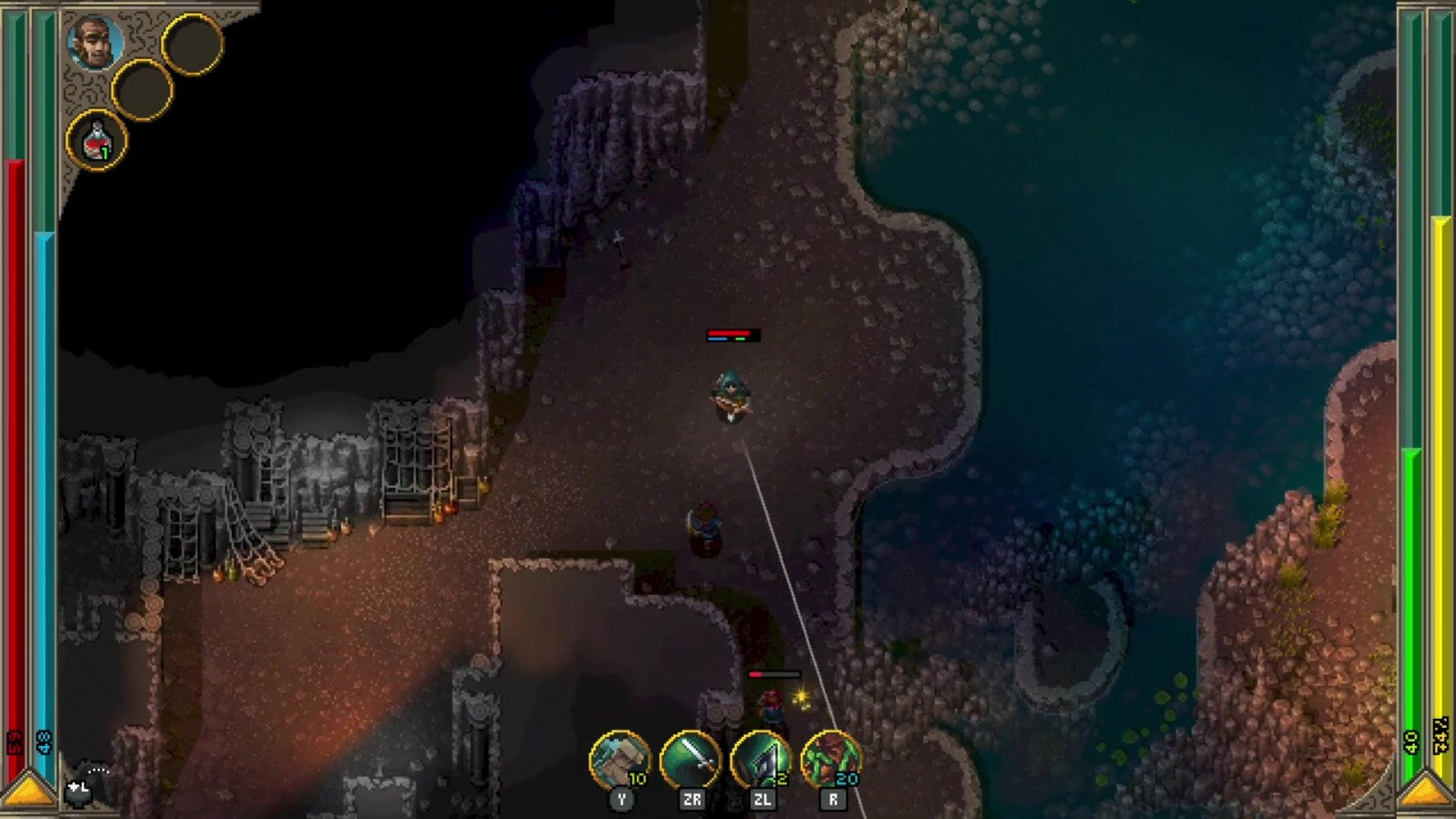Screen dimensions: 1456x819
Task: Trigger the green vines ability
Action: (x=831, y=760)
